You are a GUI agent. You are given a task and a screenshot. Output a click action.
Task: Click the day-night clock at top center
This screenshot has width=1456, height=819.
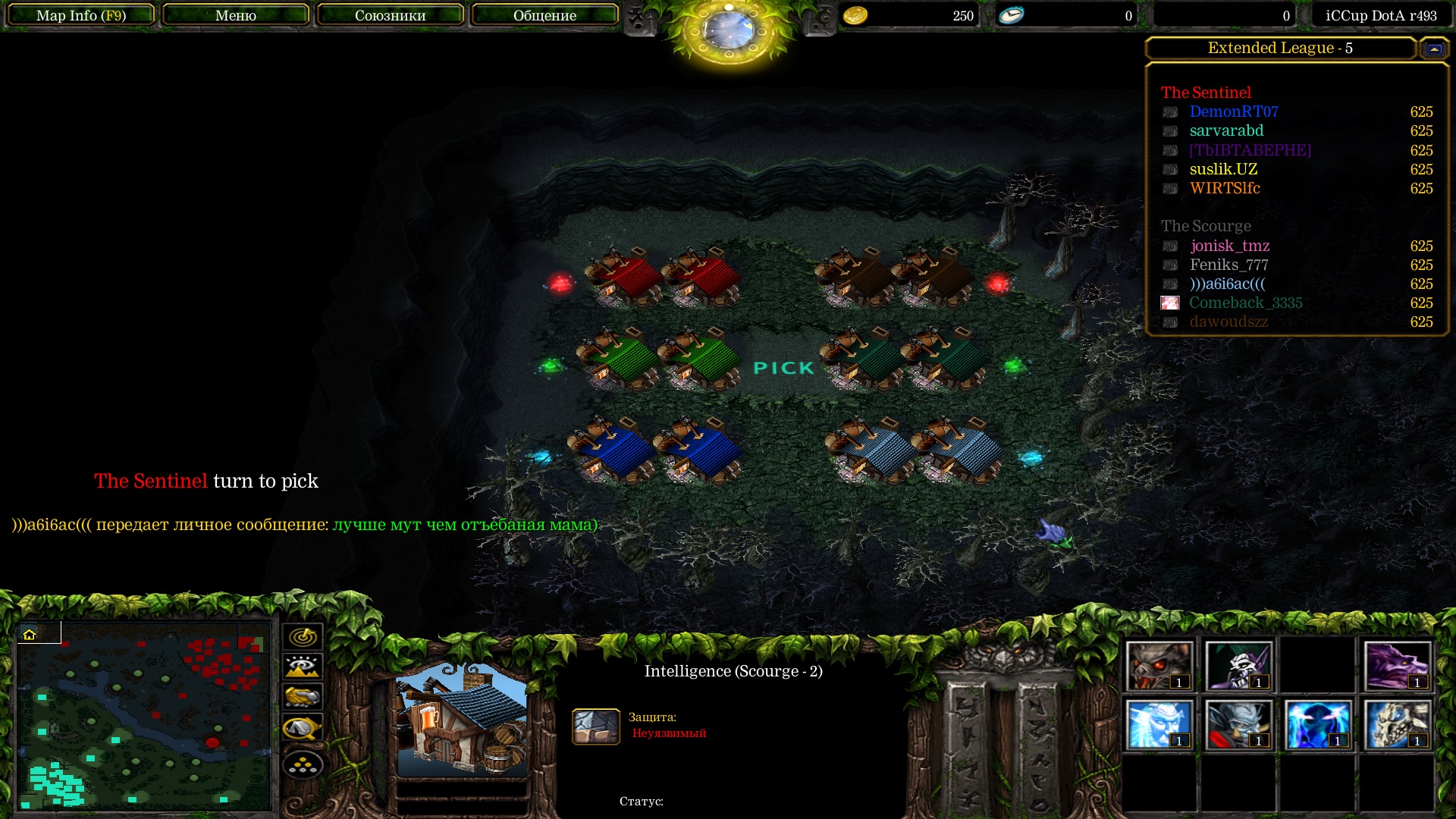click(x=729, y=30)
